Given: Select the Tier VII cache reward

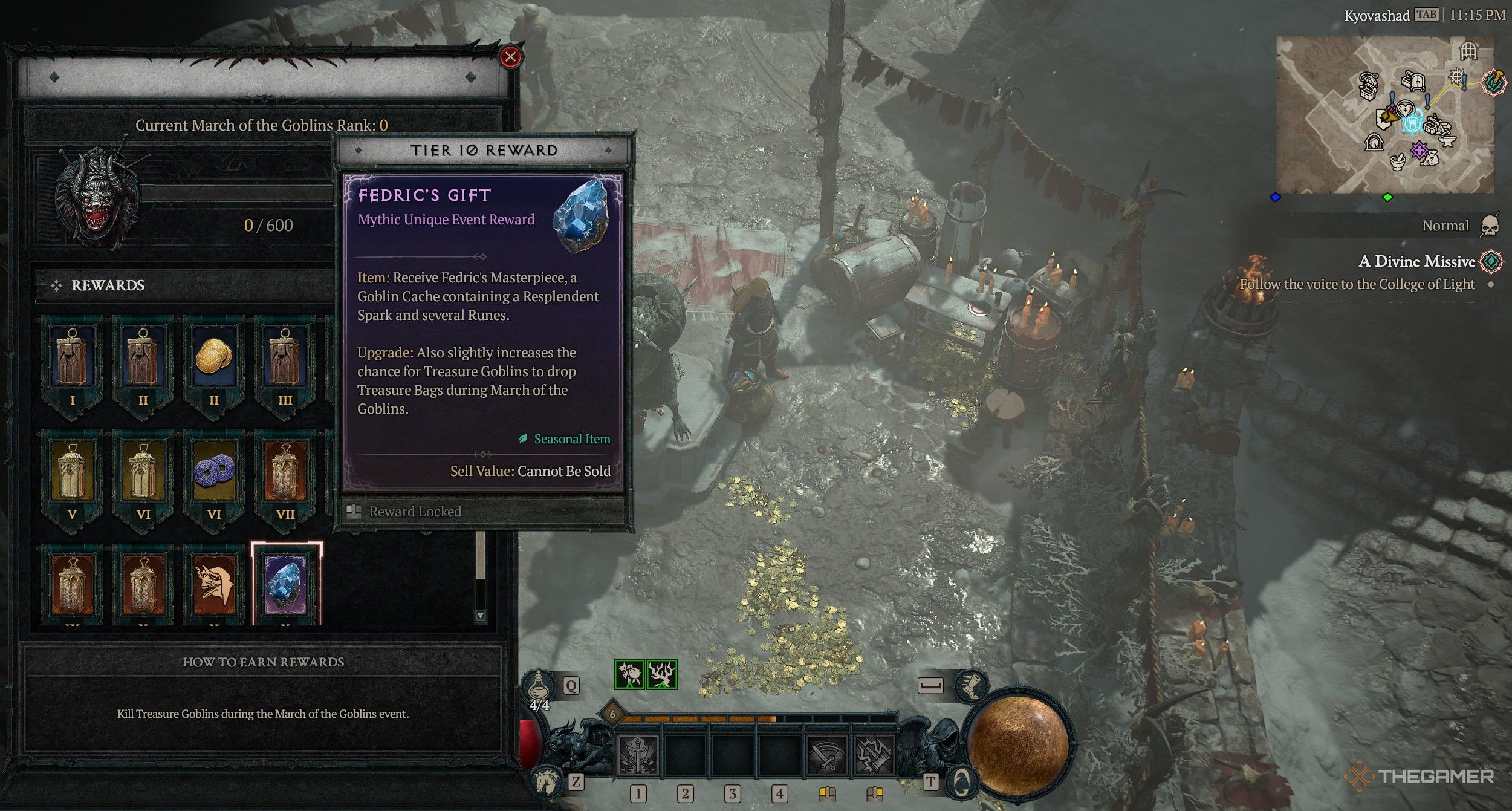Looking at the screenshot, I should 285,476.
